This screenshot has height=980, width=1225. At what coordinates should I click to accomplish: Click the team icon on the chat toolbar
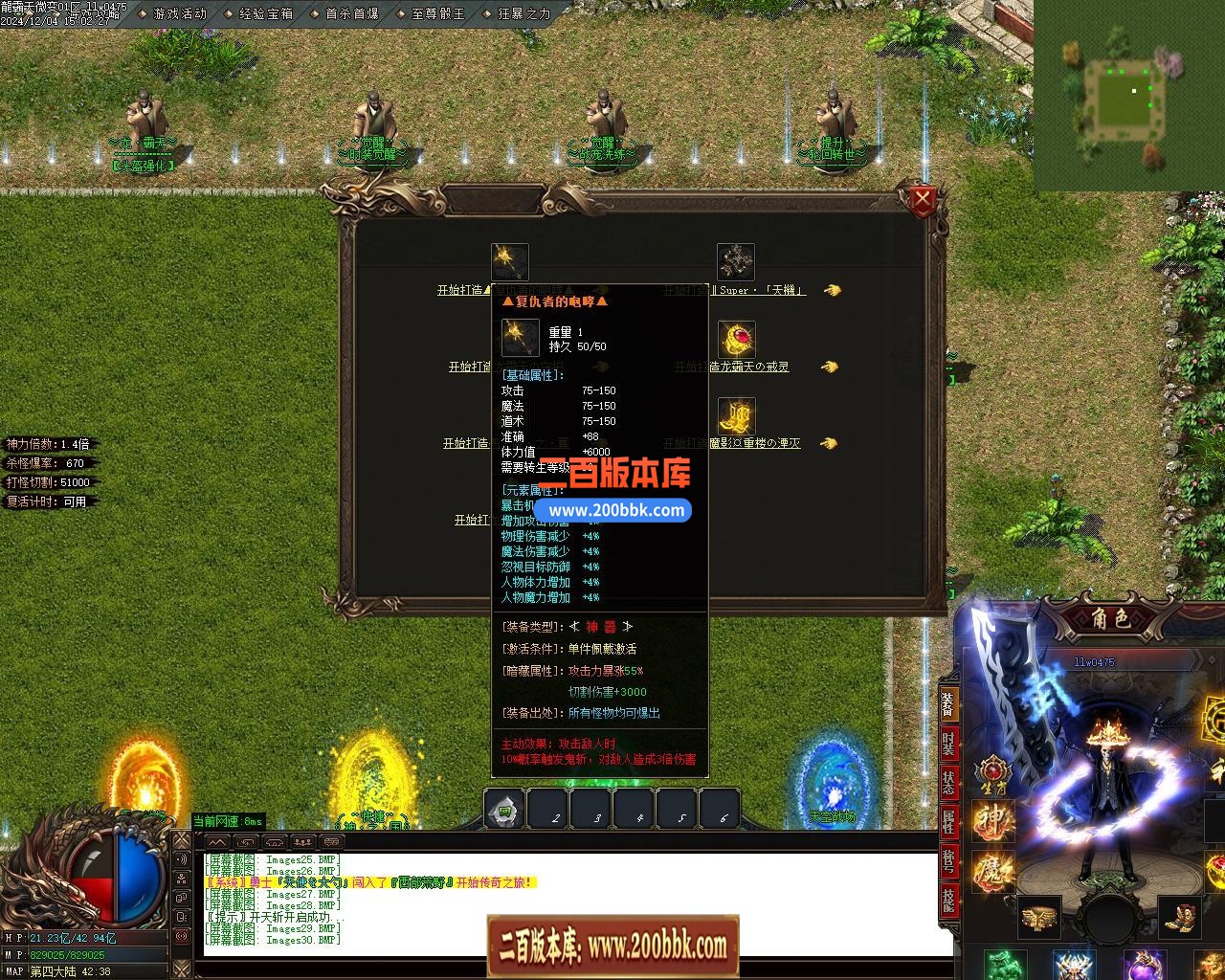click(x=304, y=843)
